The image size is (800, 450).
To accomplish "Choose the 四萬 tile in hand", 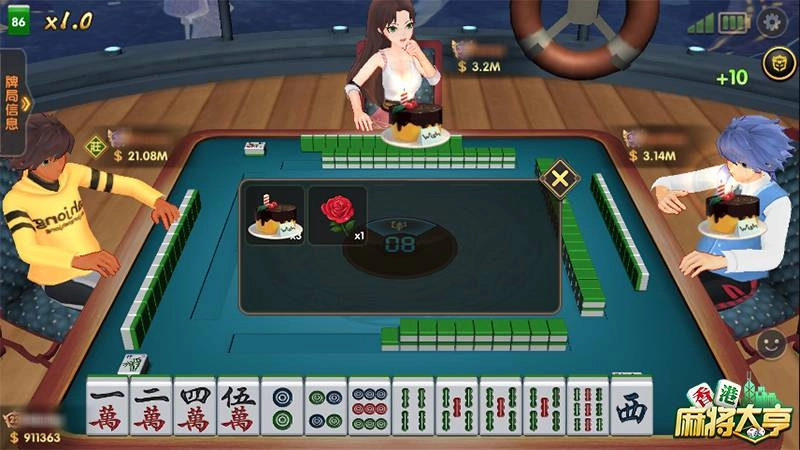I will coord(195,406).
